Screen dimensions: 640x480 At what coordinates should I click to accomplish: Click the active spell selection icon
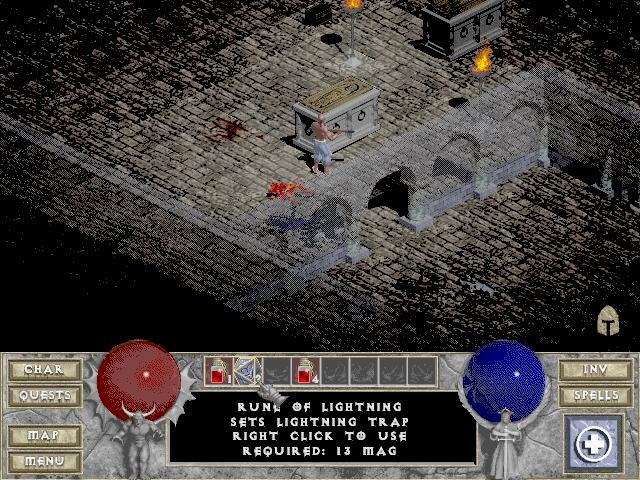tap(596, 441)
